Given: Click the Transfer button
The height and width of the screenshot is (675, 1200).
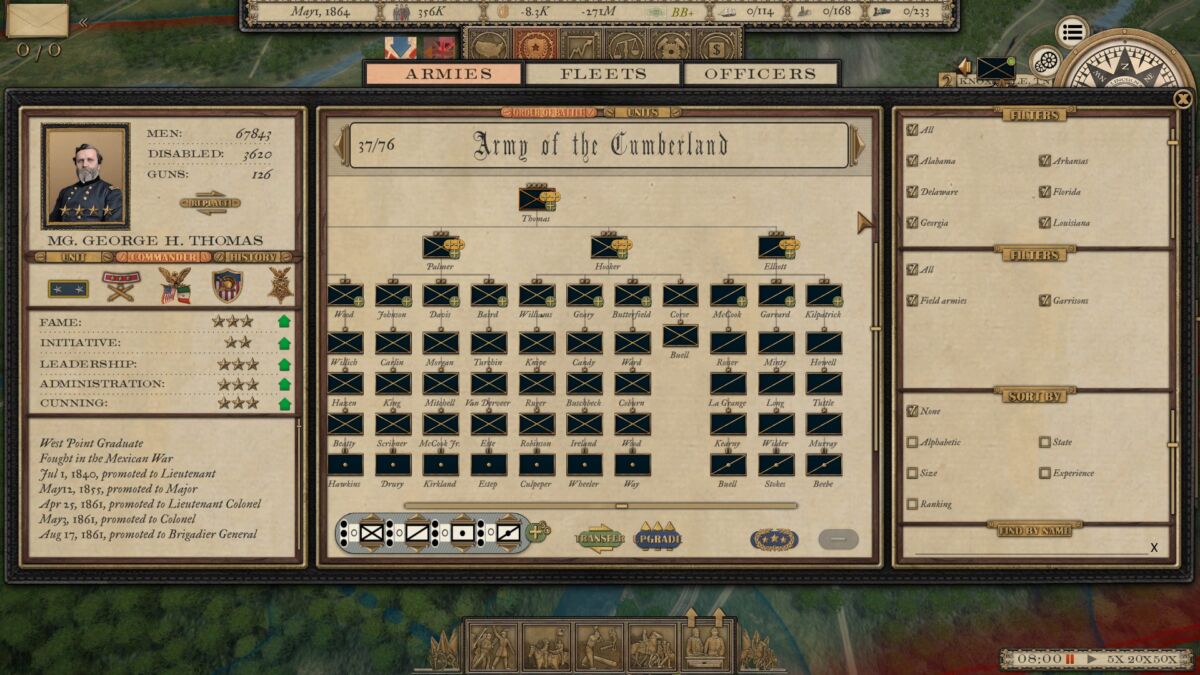Looking at the screenshot, I should [x=599, y=538].
